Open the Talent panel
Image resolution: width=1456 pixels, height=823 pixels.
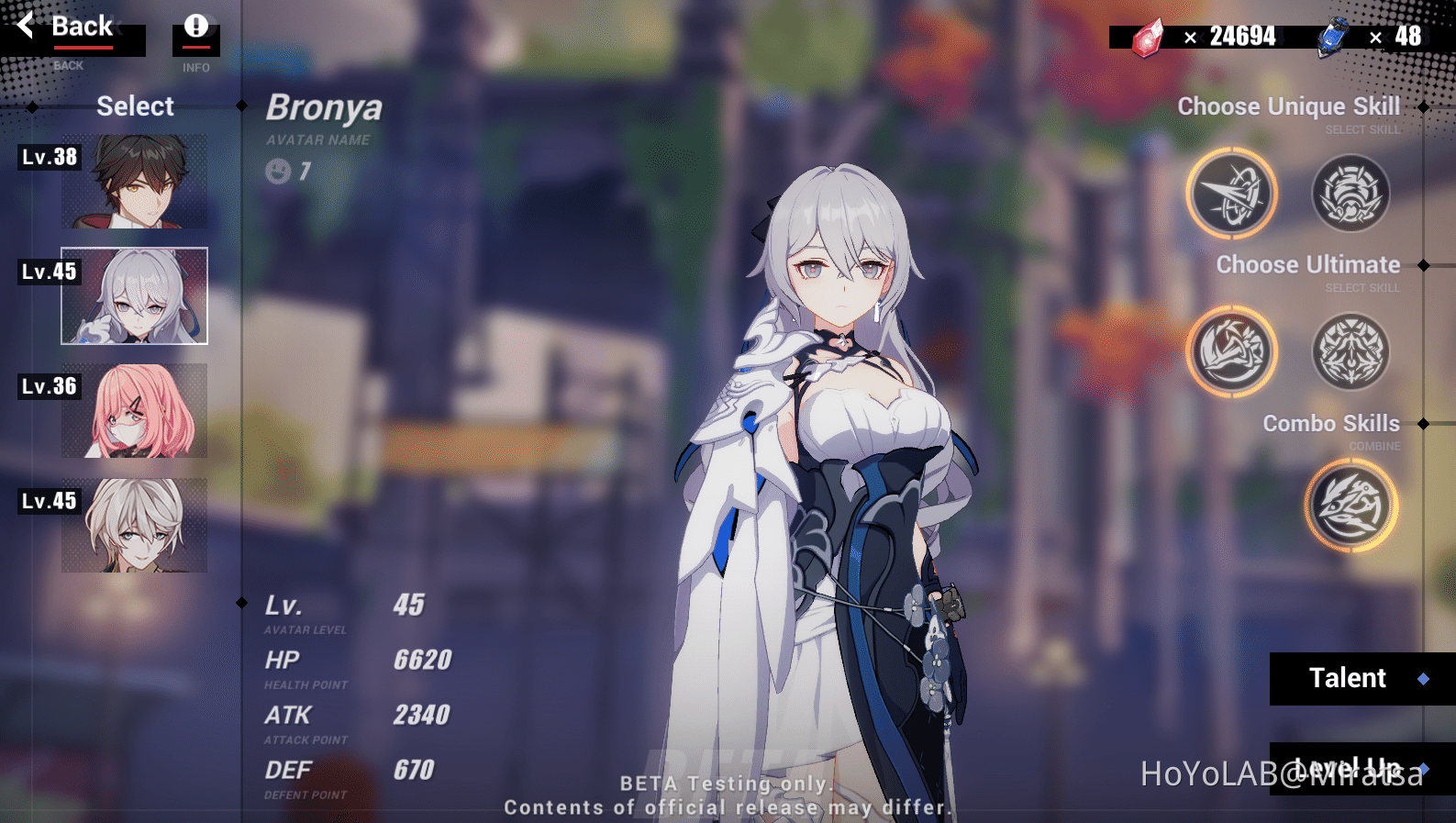[x=1348, y=679]
